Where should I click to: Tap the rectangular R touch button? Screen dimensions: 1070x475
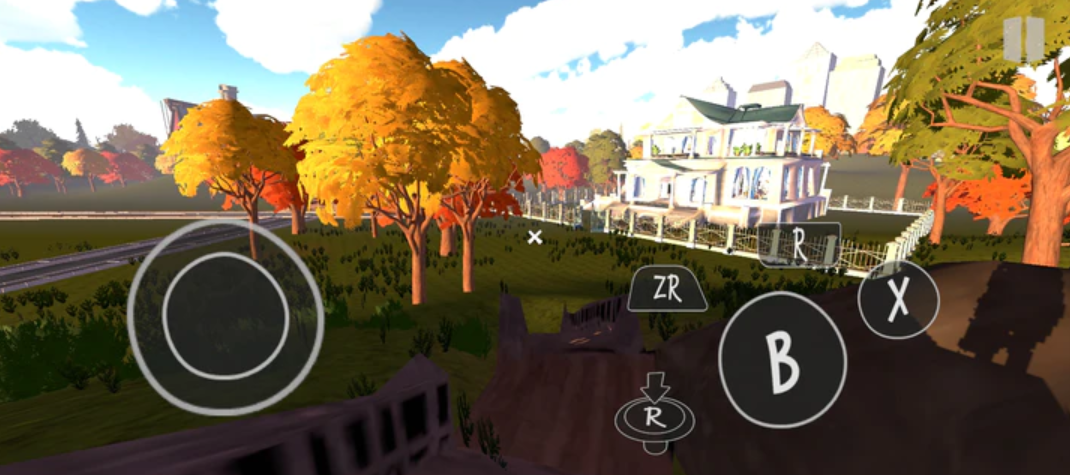pos(799,245)
